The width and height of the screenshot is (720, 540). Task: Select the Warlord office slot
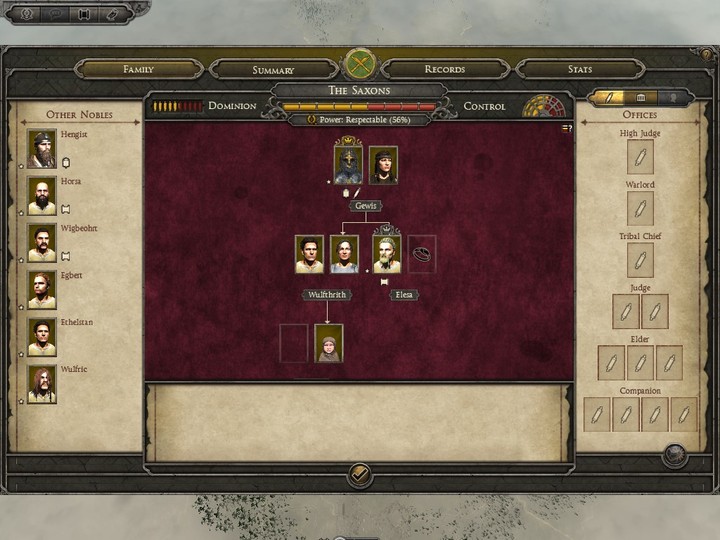click(640, 209)
